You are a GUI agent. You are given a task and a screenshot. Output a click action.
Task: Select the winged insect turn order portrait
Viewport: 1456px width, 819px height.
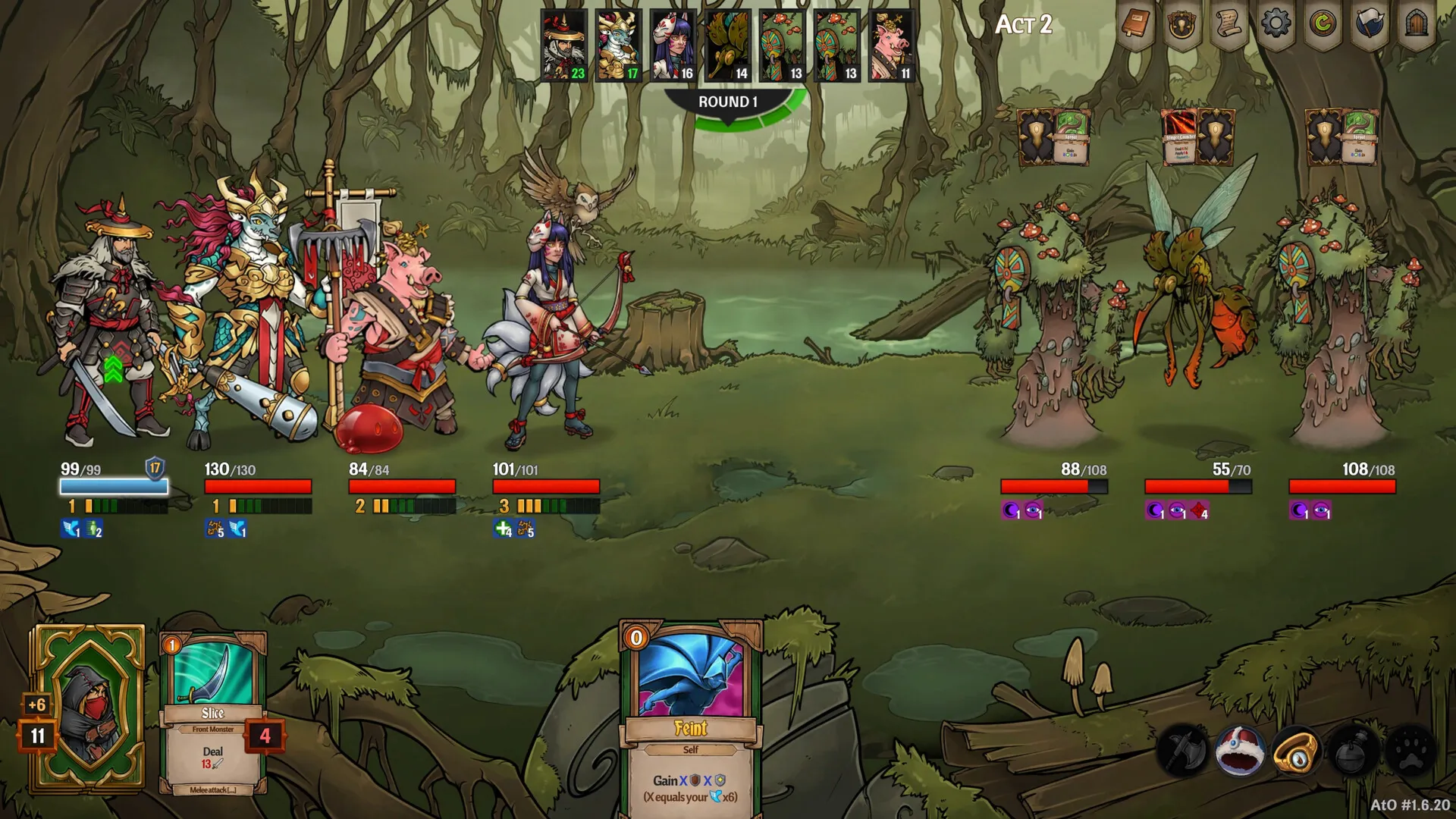[x=727, y=45]
